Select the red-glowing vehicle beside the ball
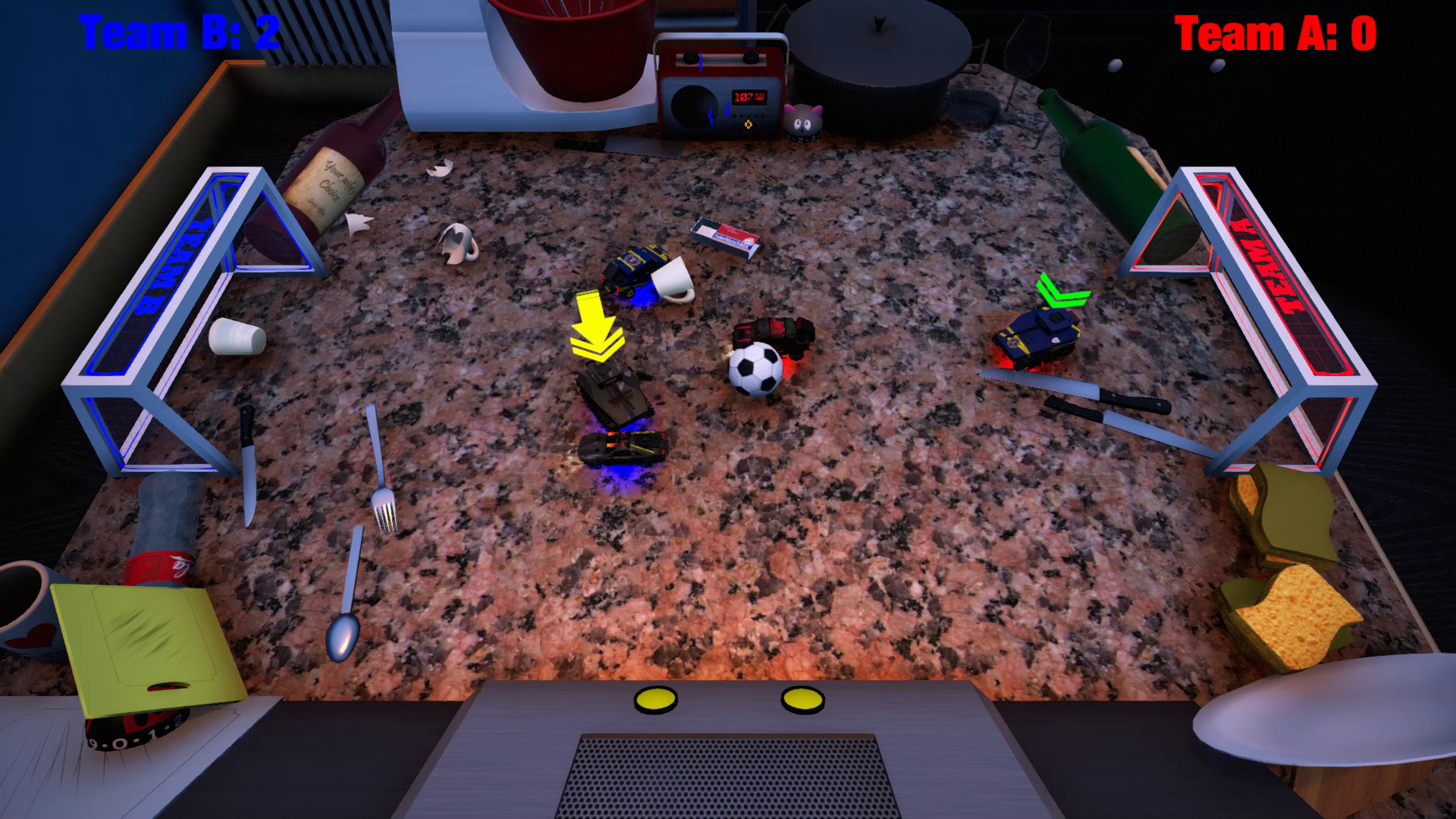 (773, 337)
